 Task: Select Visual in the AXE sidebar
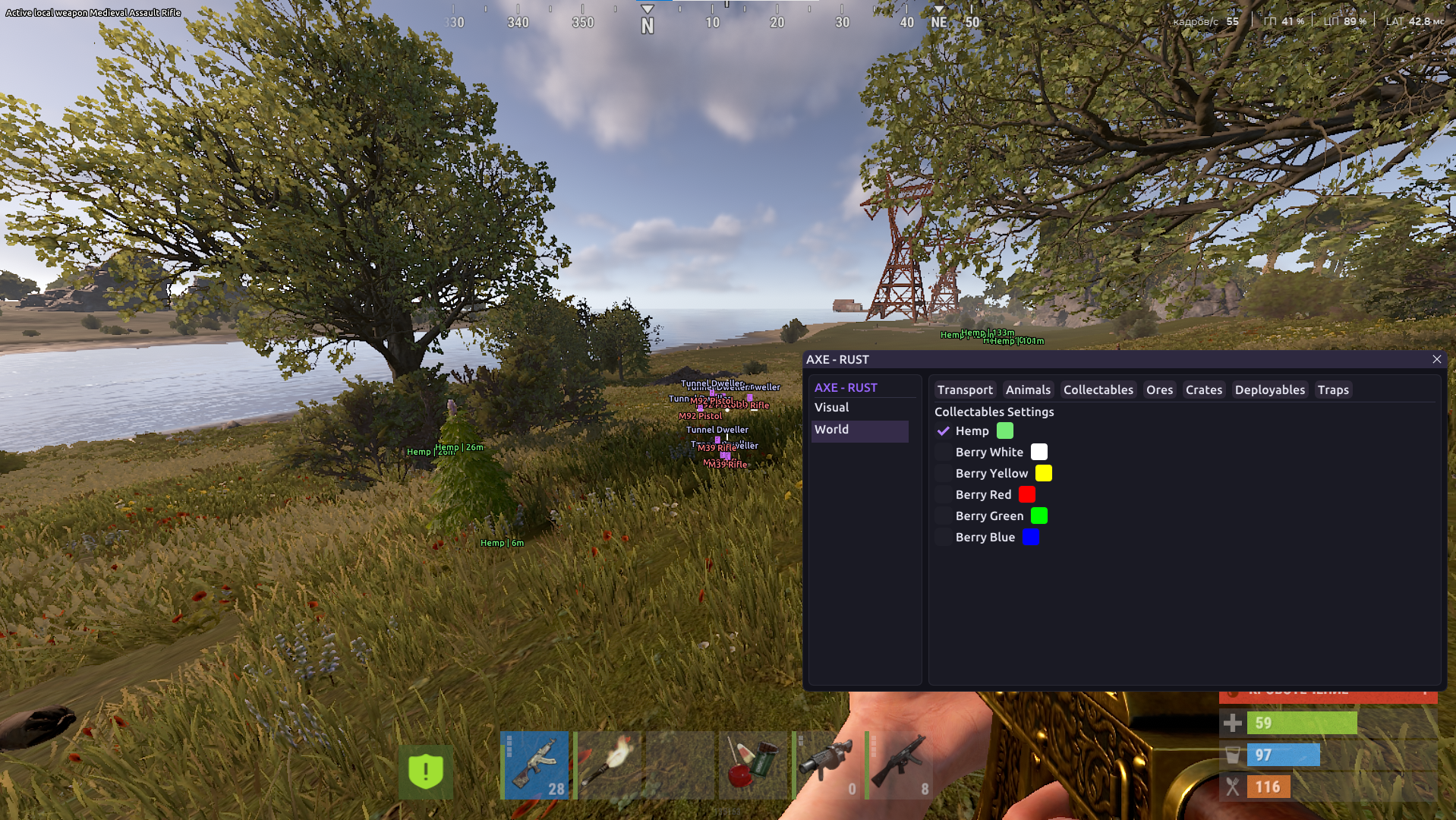832,407
